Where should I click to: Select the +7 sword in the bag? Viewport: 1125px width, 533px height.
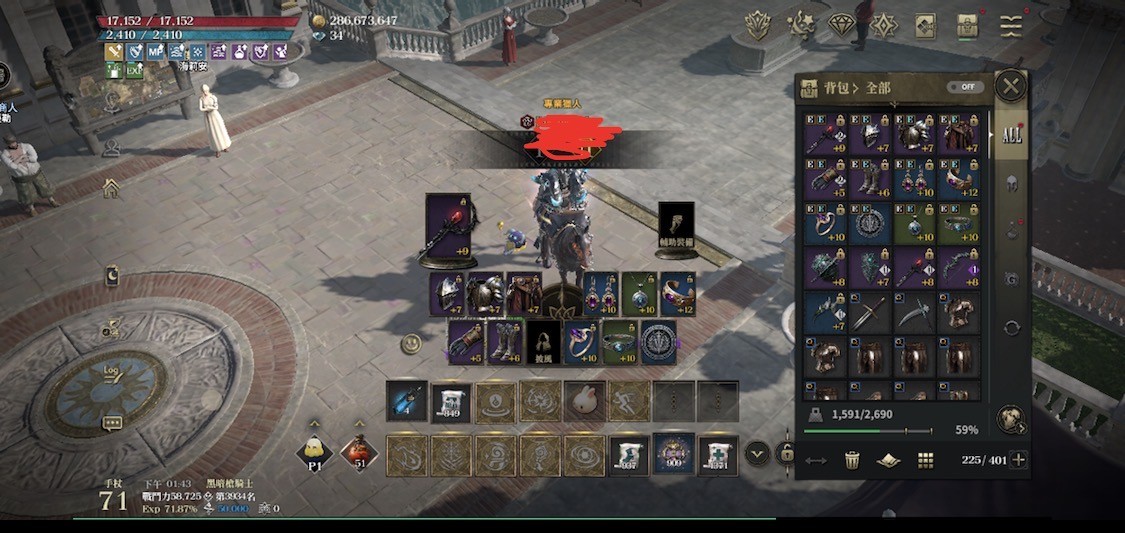(826, 312)
